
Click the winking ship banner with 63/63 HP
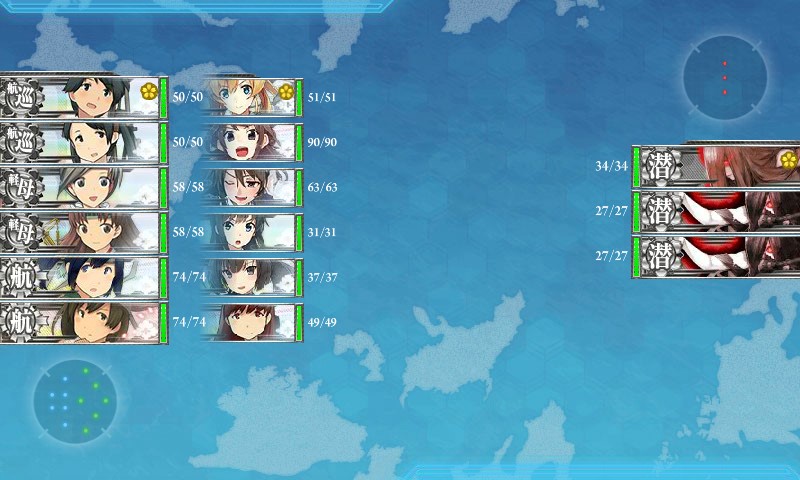tap(250, 187)
